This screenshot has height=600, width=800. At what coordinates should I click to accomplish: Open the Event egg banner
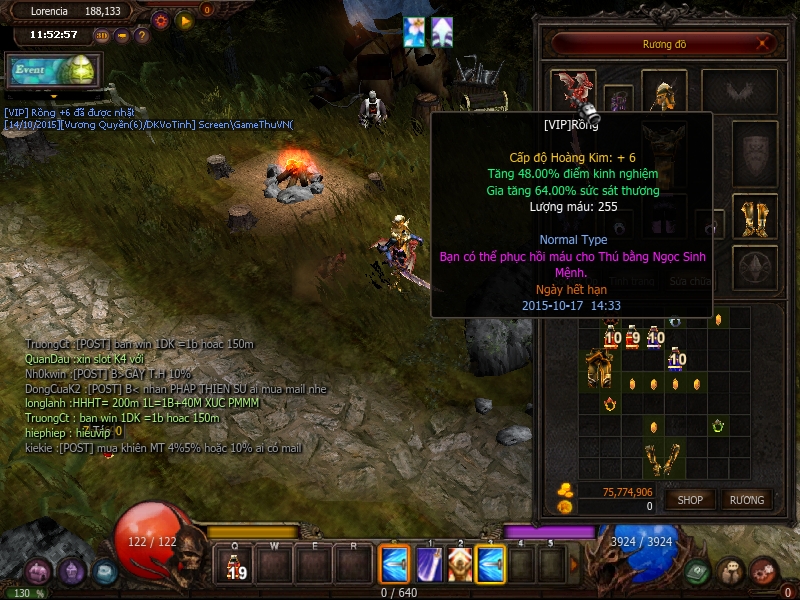pos(52,70)
